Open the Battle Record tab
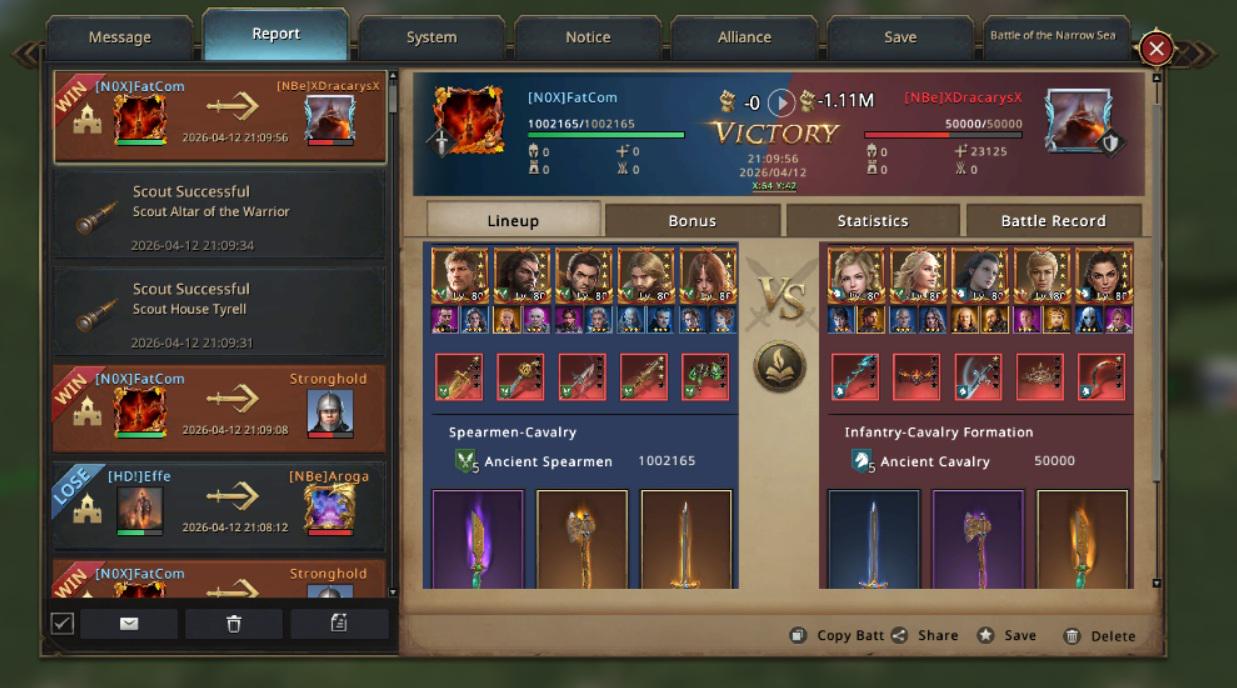This screenshot has width=1237, height=688. (1053, 221)
